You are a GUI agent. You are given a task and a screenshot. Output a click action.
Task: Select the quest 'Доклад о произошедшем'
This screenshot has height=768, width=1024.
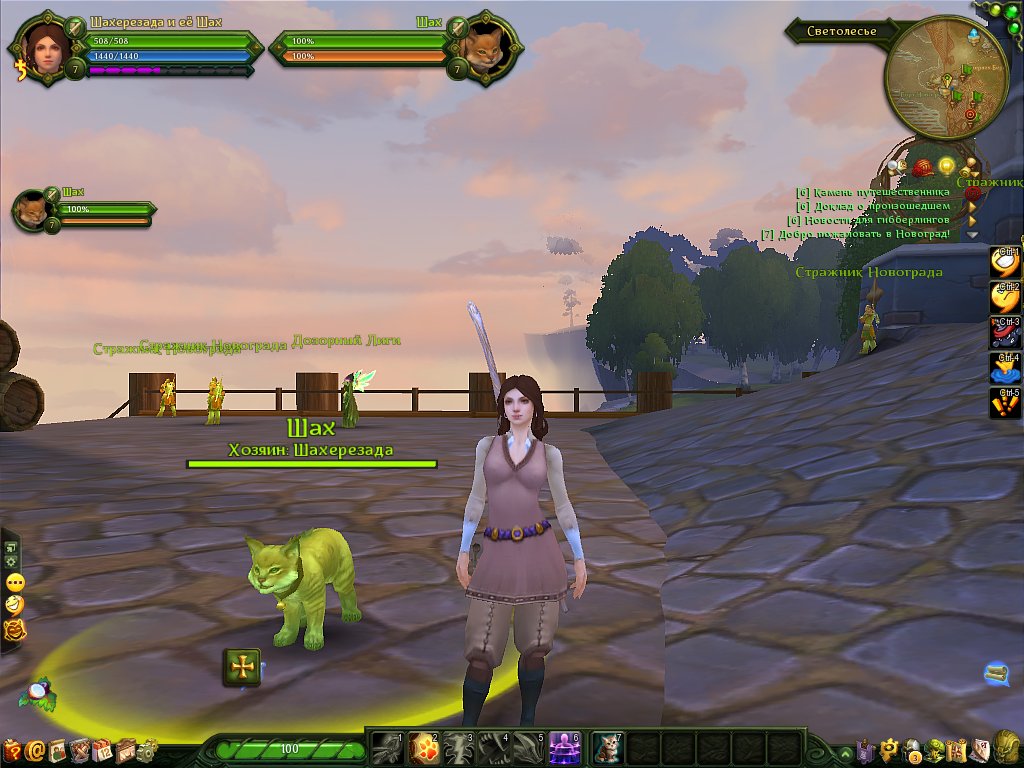[873, 206]
